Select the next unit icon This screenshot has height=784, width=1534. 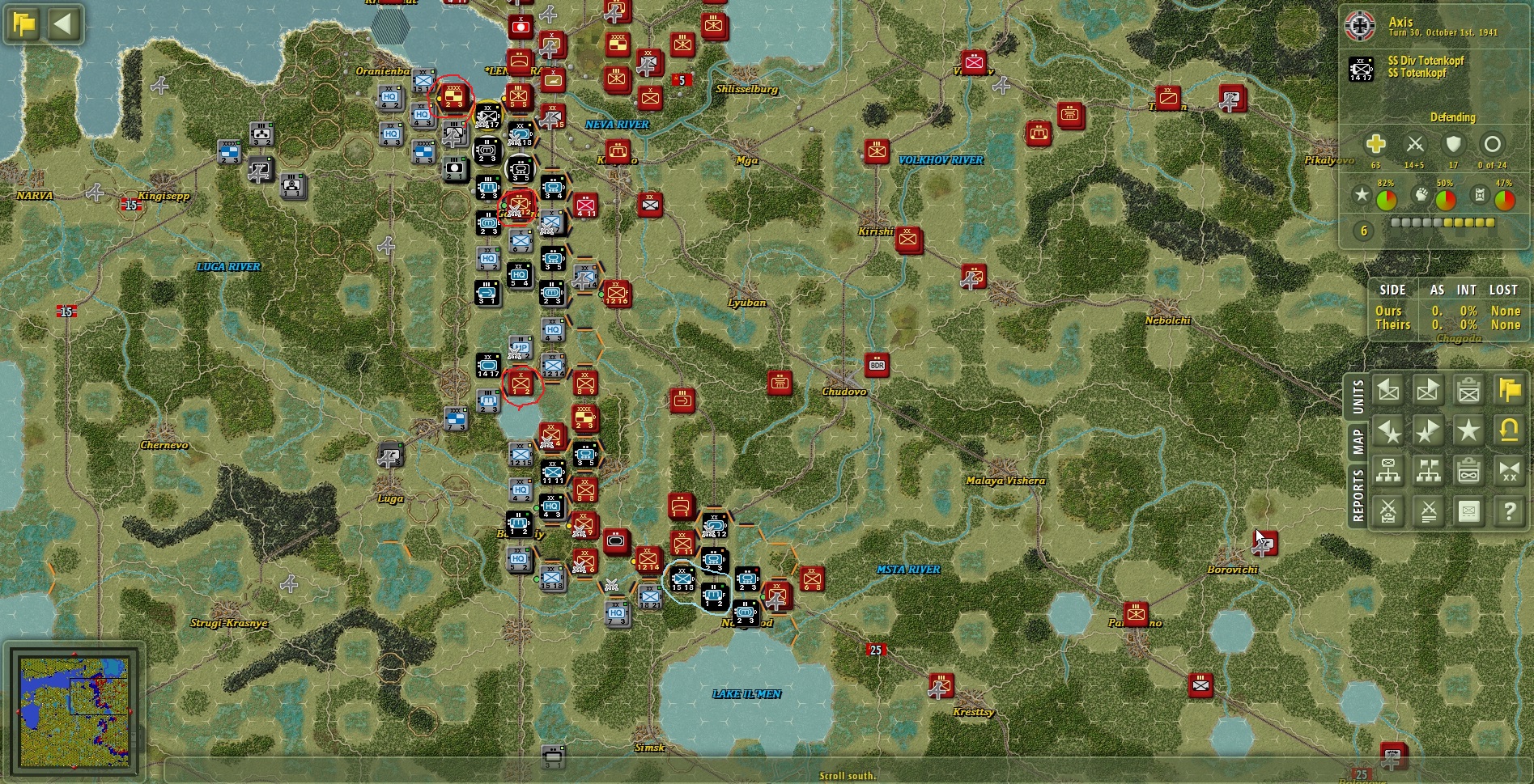click(x=1427, y=390)
